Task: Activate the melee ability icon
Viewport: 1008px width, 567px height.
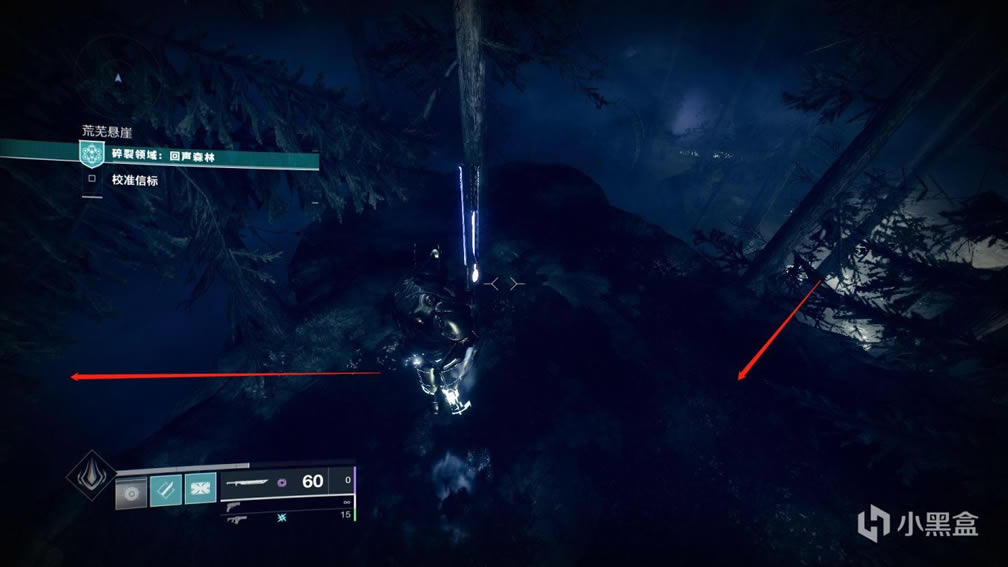Action: (x=166, y=491)
